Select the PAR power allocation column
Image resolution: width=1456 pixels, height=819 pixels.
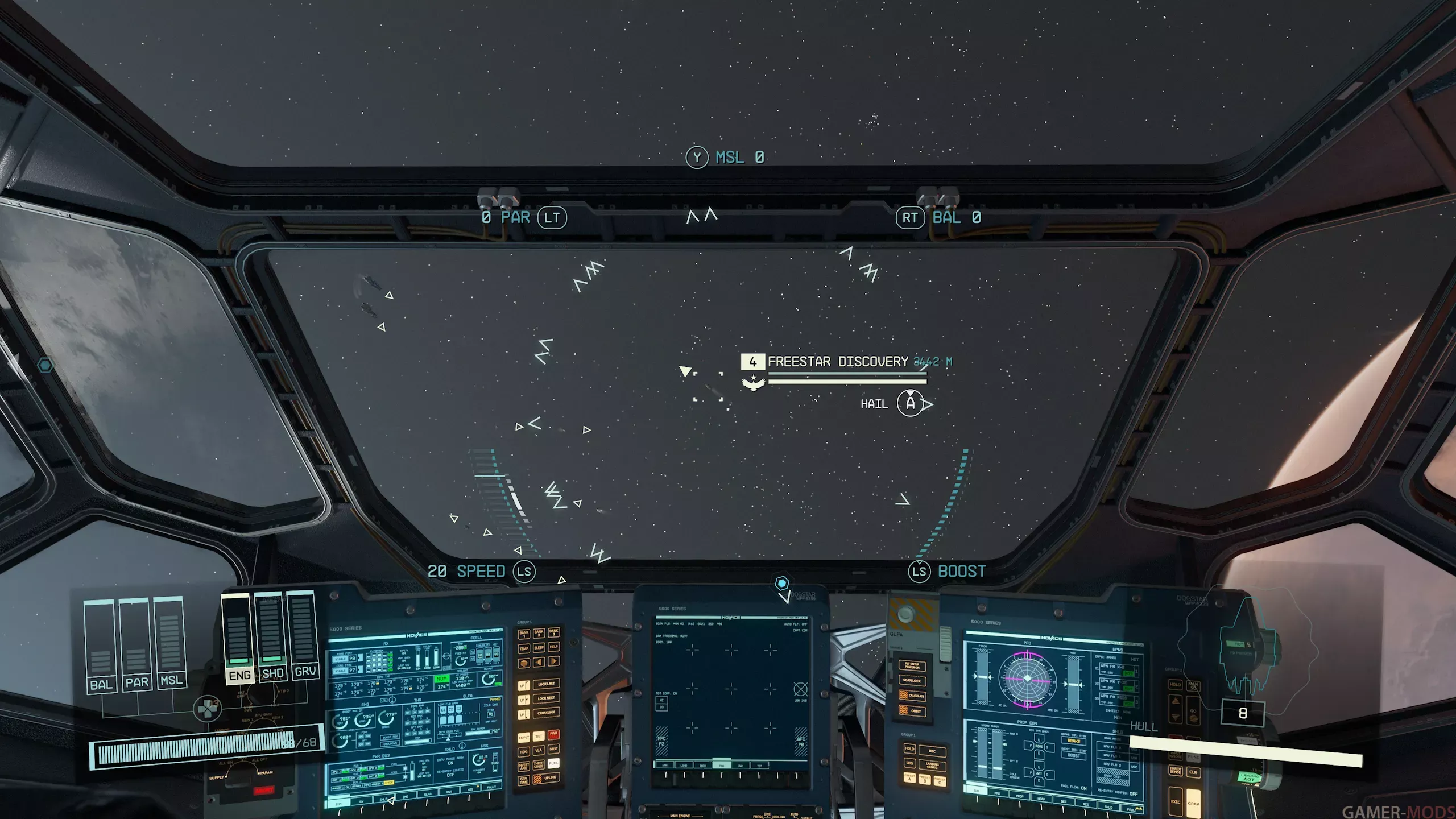tap(136, 645)
